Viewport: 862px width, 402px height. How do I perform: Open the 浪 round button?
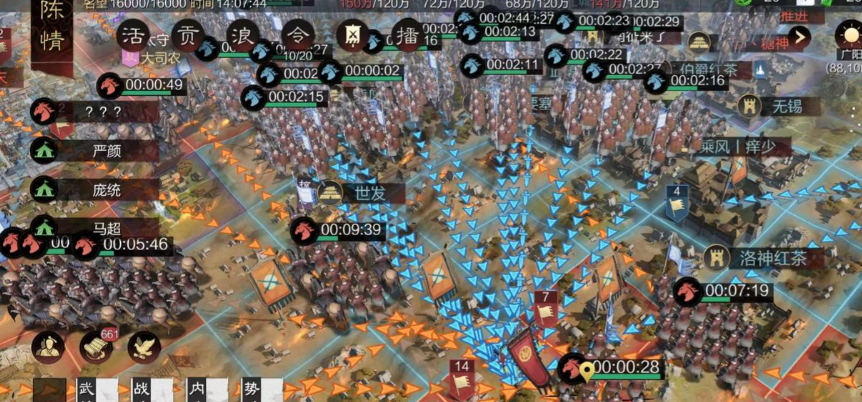point(240,35)
